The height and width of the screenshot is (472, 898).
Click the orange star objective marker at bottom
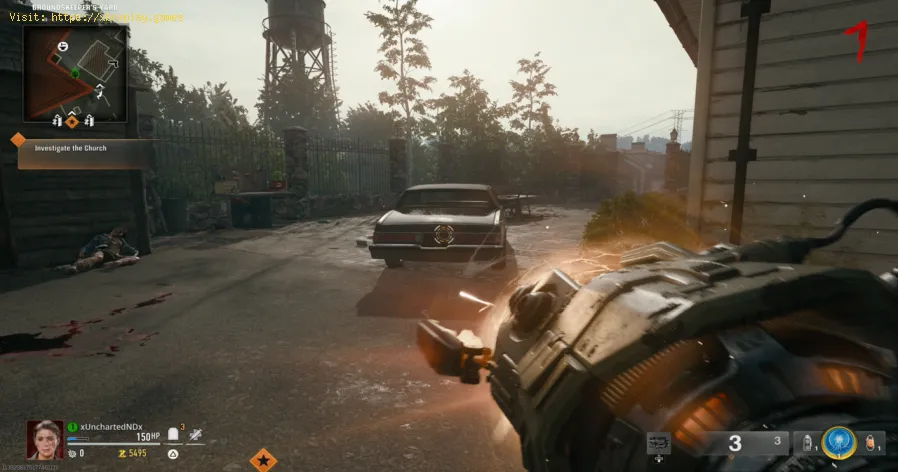point(263,460)
